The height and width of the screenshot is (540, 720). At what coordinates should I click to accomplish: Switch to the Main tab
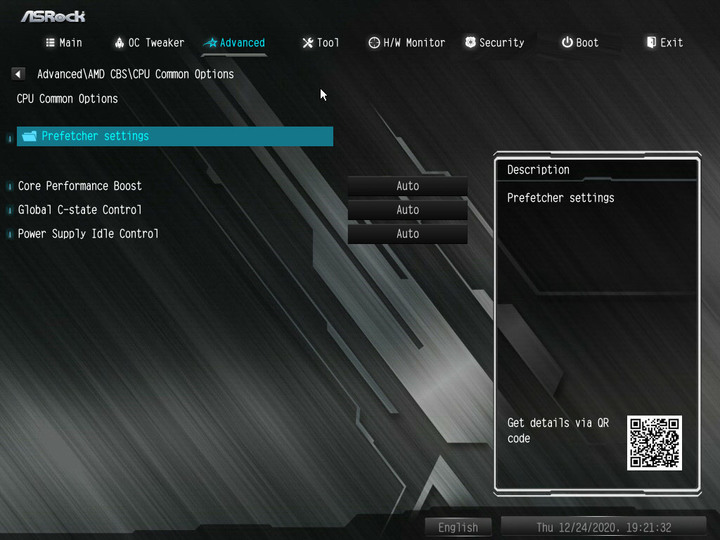[x=64, y=43]
